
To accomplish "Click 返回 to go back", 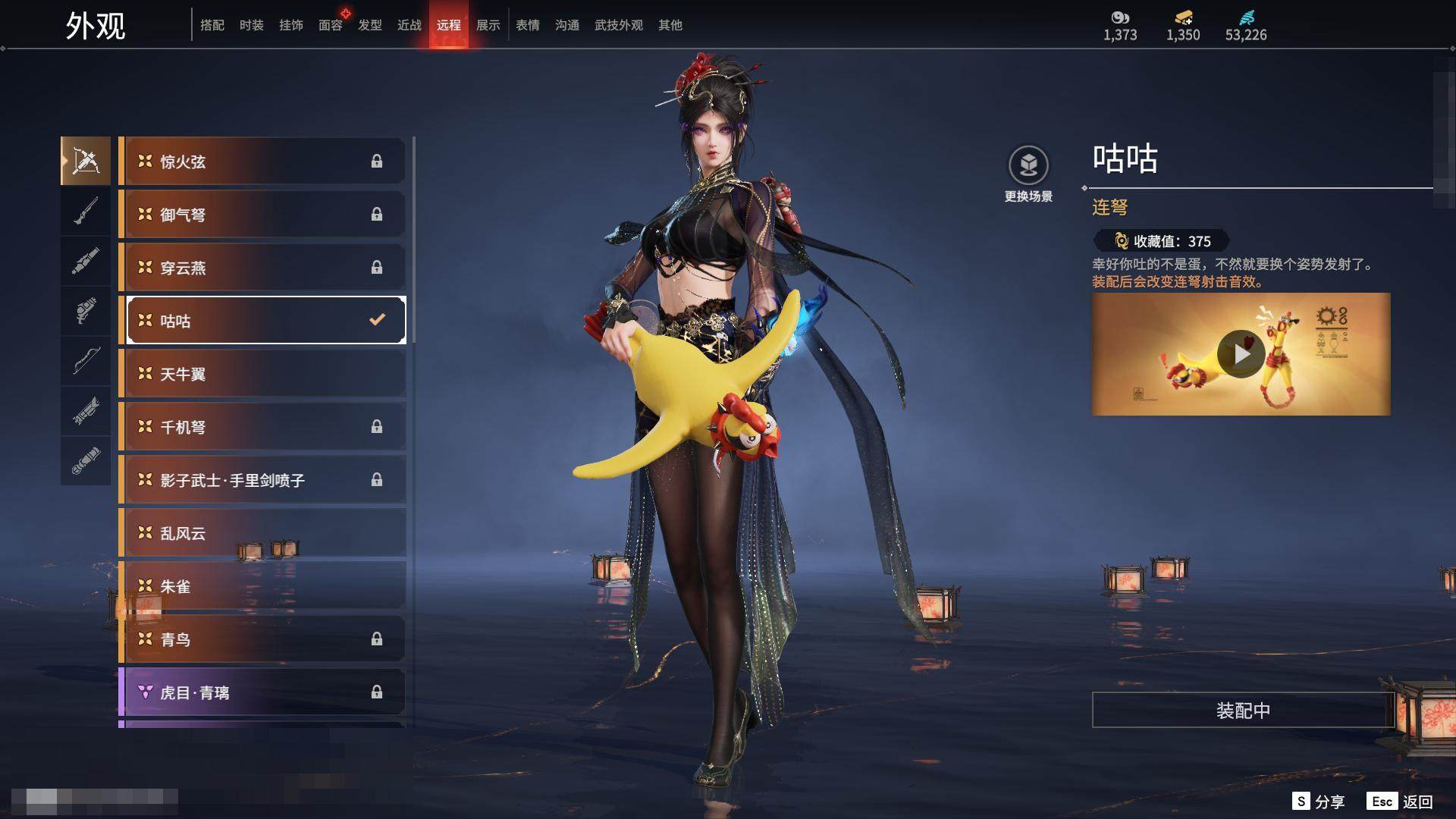I will click(1400, 802).
